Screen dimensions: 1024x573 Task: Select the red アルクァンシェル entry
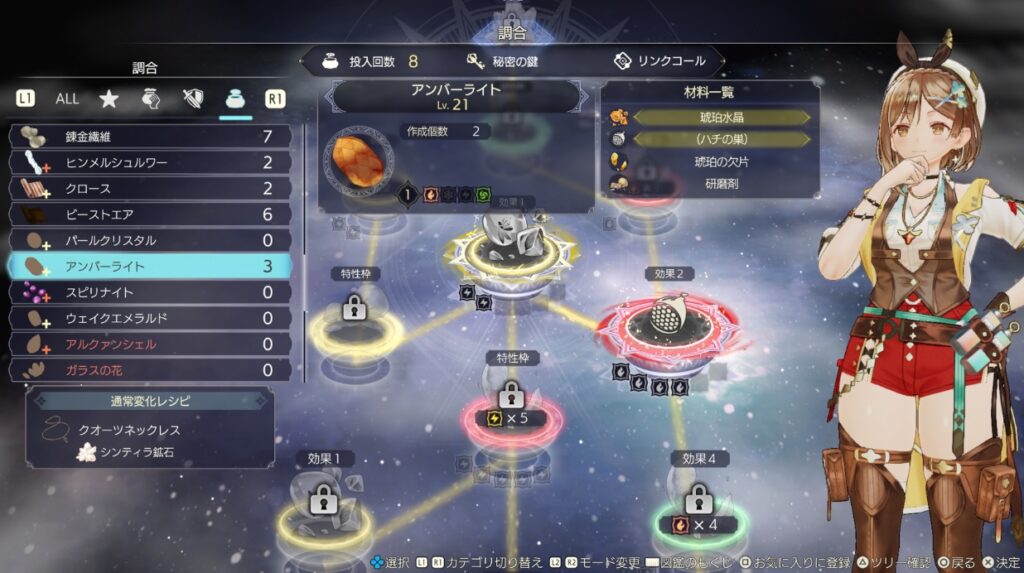[x=150, y=344]
